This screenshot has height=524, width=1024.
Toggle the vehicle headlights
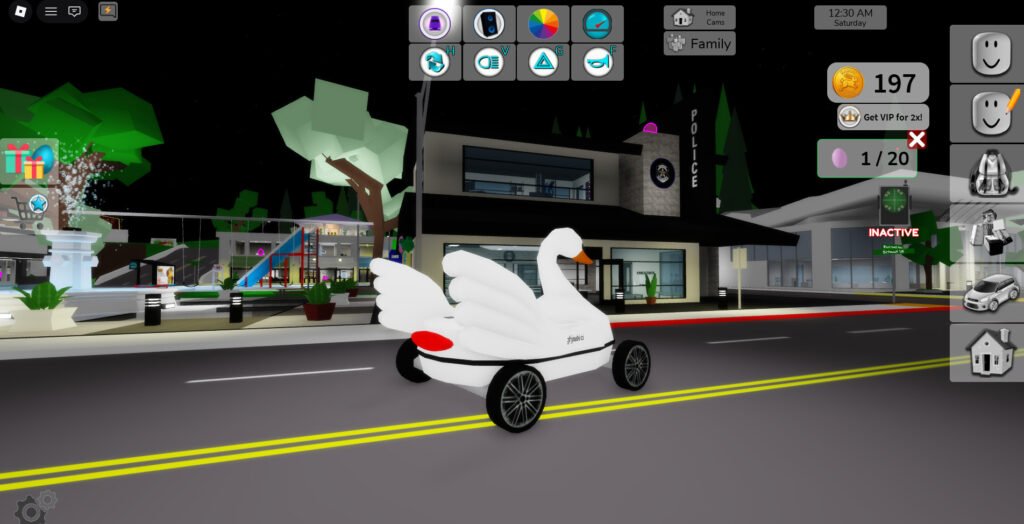click(x=489, y=62)
